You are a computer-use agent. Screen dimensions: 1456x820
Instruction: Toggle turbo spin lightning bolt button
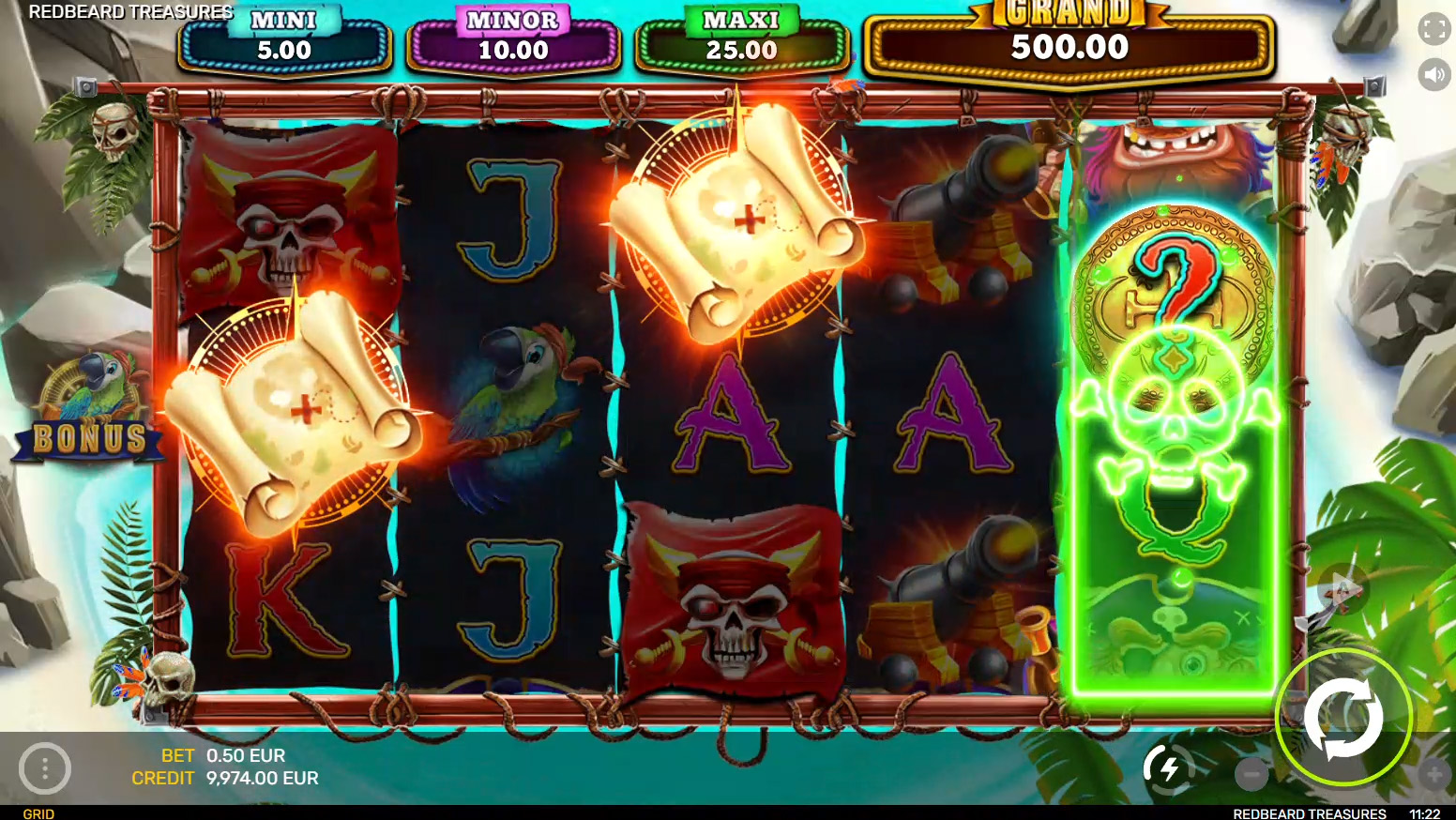click(x=1168, y=769)
